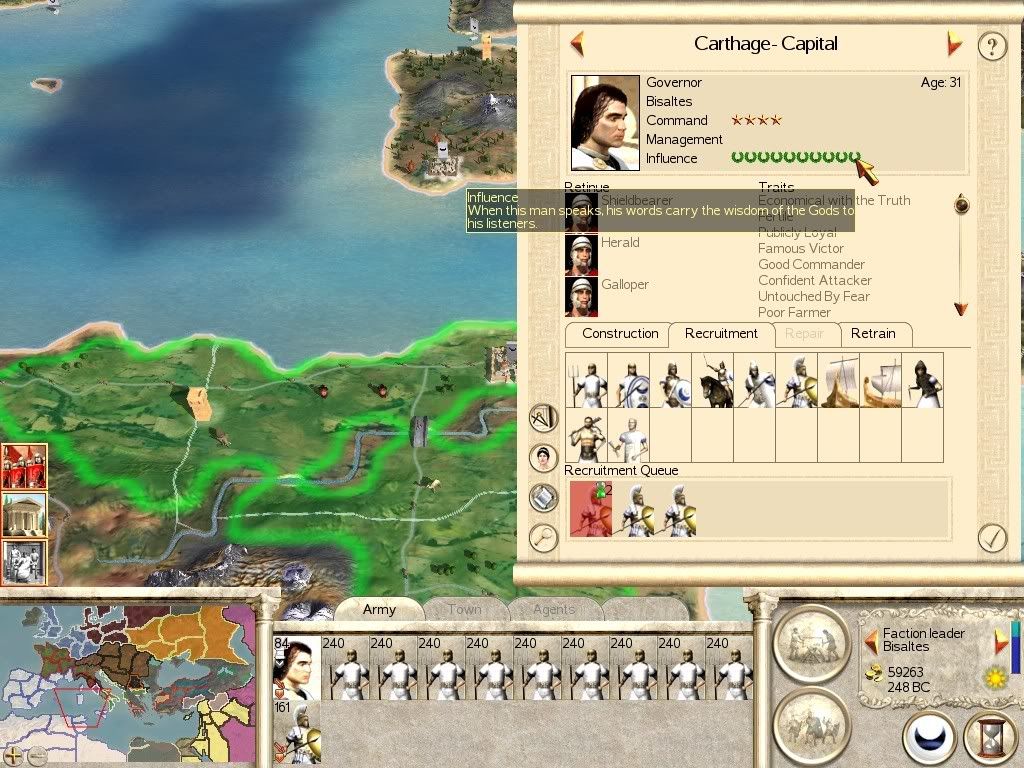Recruit the pitchfork peasant unit
This screenshot has width=1024, height=768.
pos(586,380)
